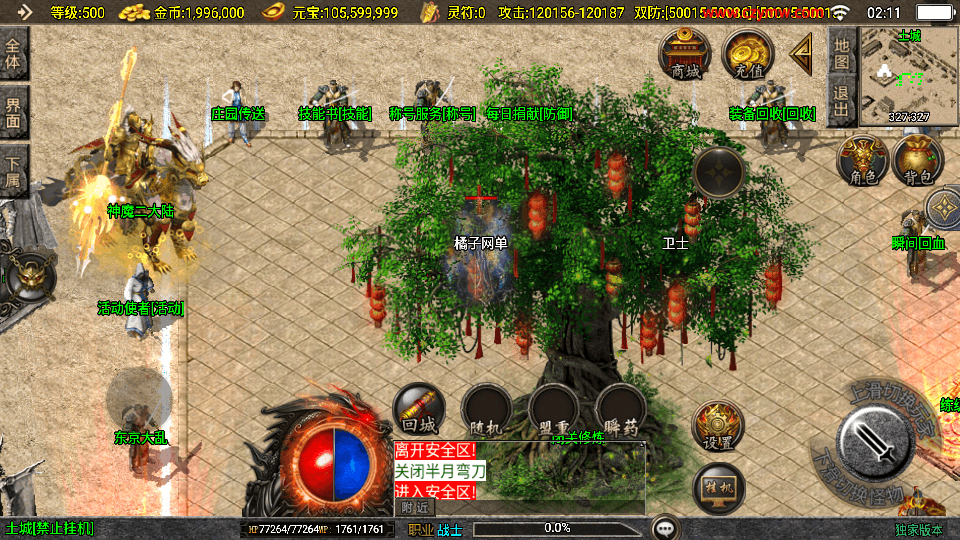Use the 回城 return scroll
960x540 pixels.
coord(418,409)
